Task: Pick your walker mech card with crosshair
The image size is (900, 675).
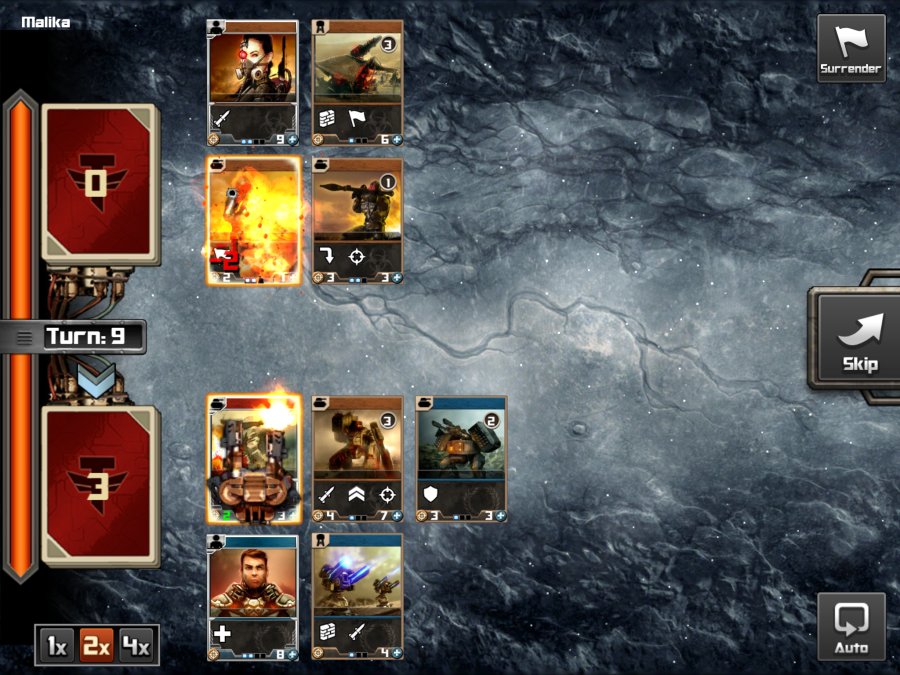Action: [x=358, y=459]
